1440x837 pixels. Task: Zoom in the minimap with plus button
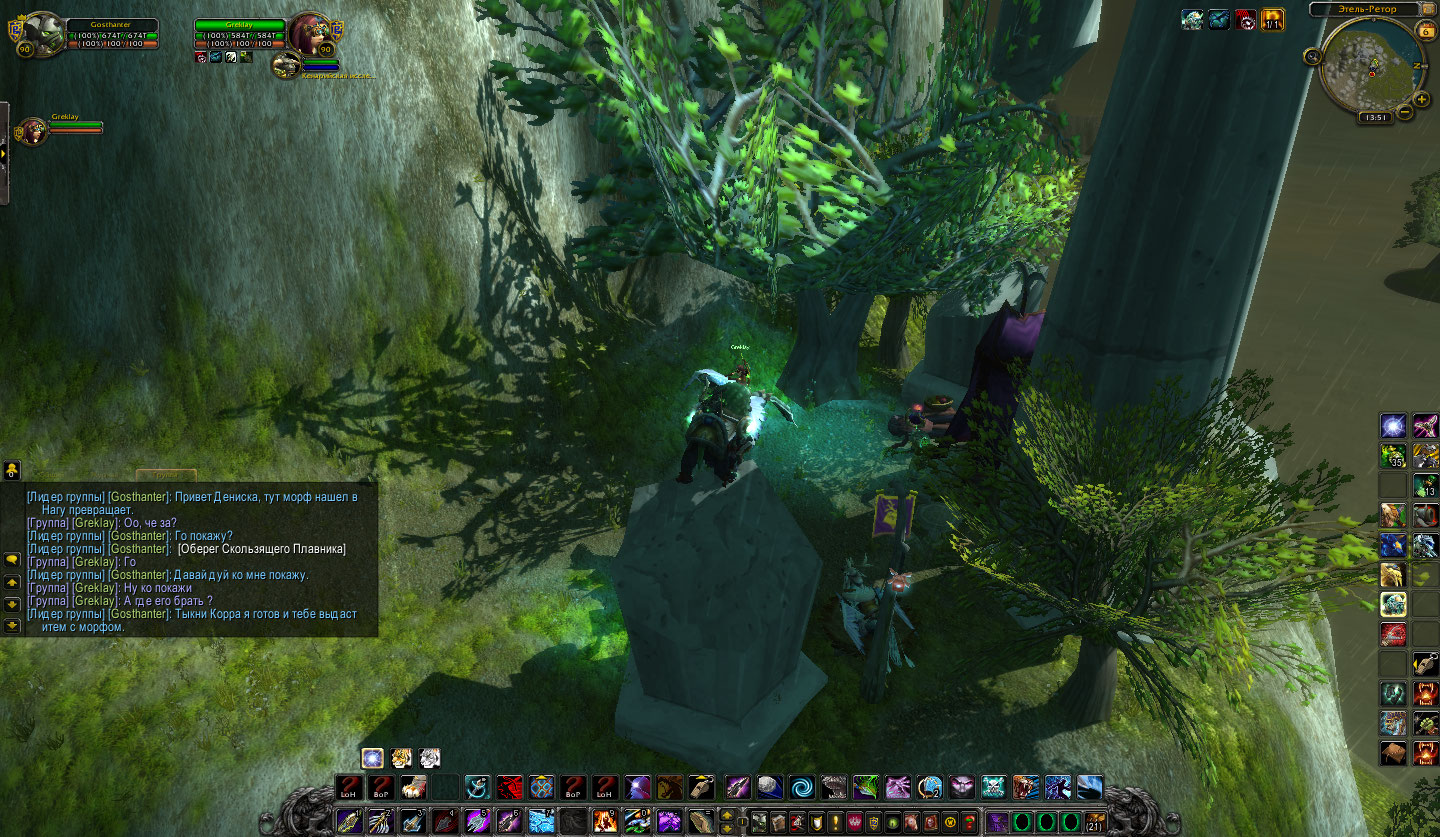tap(1422, 99)
